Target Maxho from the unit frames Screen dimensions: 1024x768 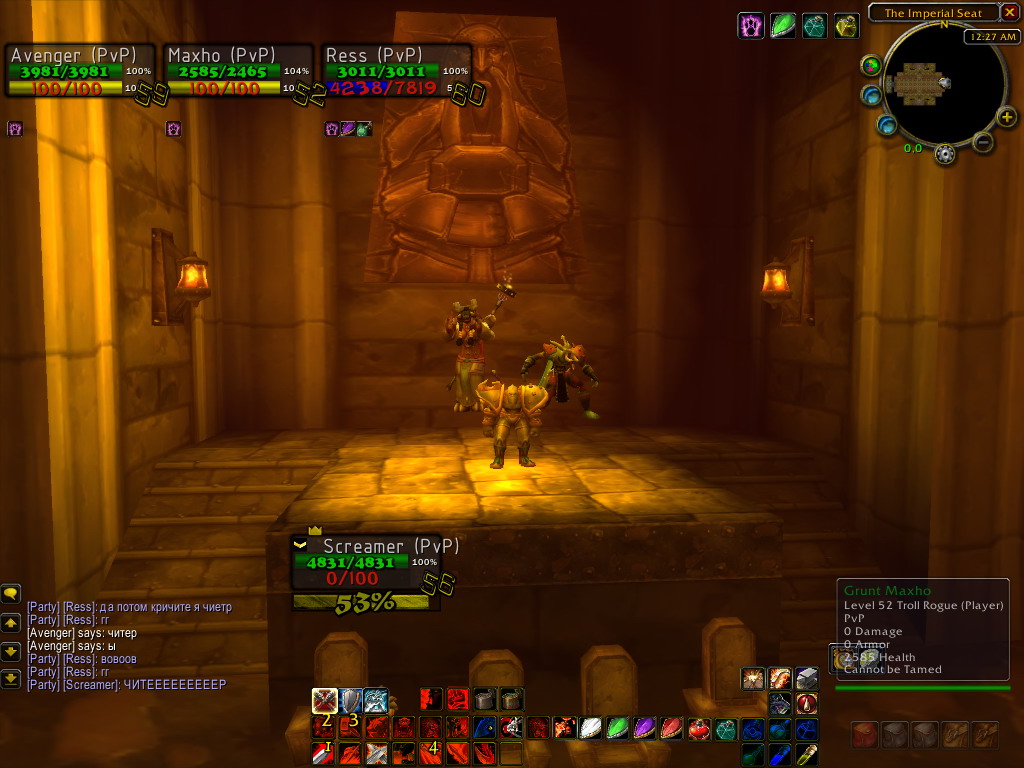pyautogui.click(x=238, y=70)
